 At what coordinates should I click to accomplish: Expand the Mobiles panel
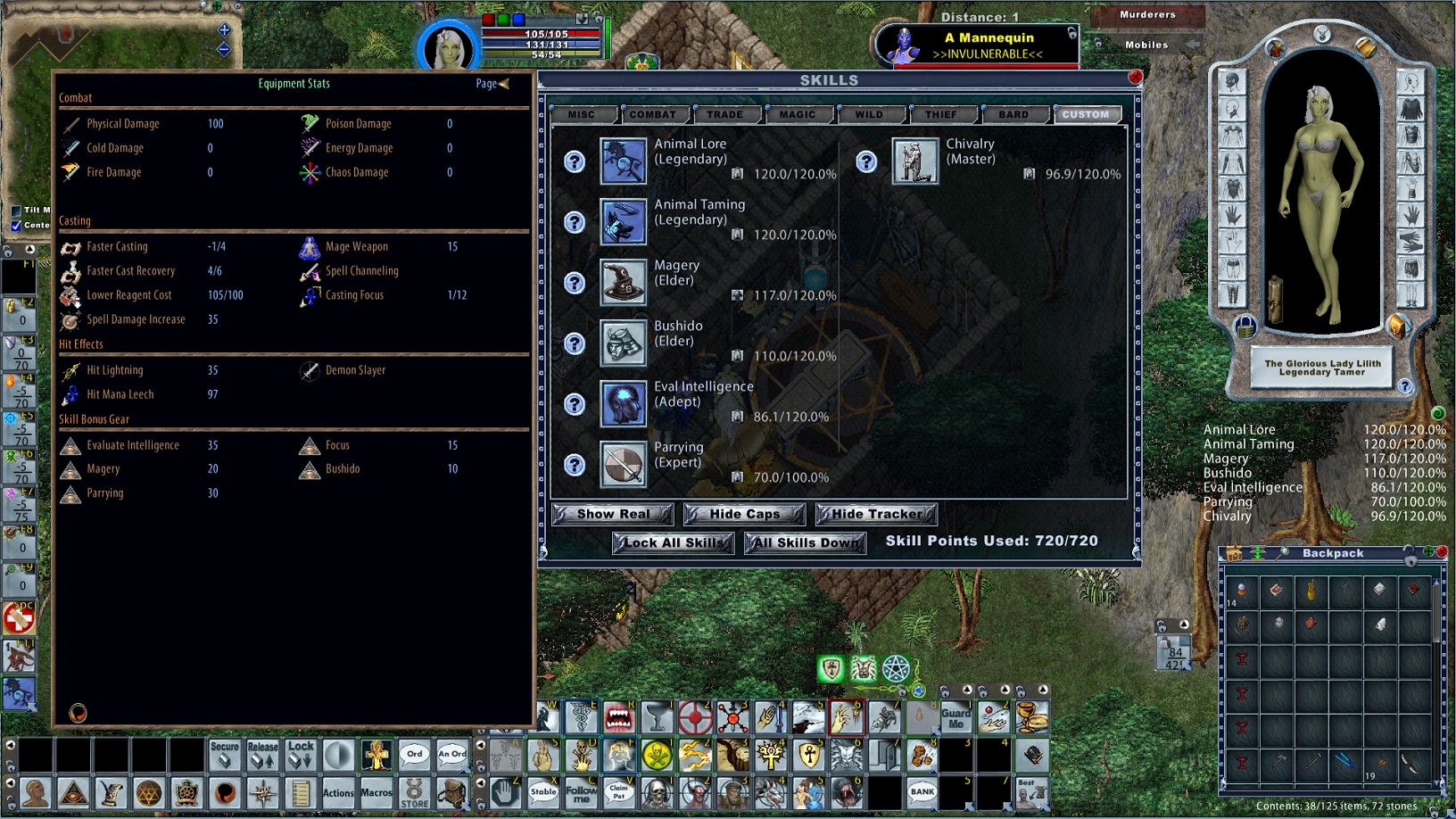1145,43
